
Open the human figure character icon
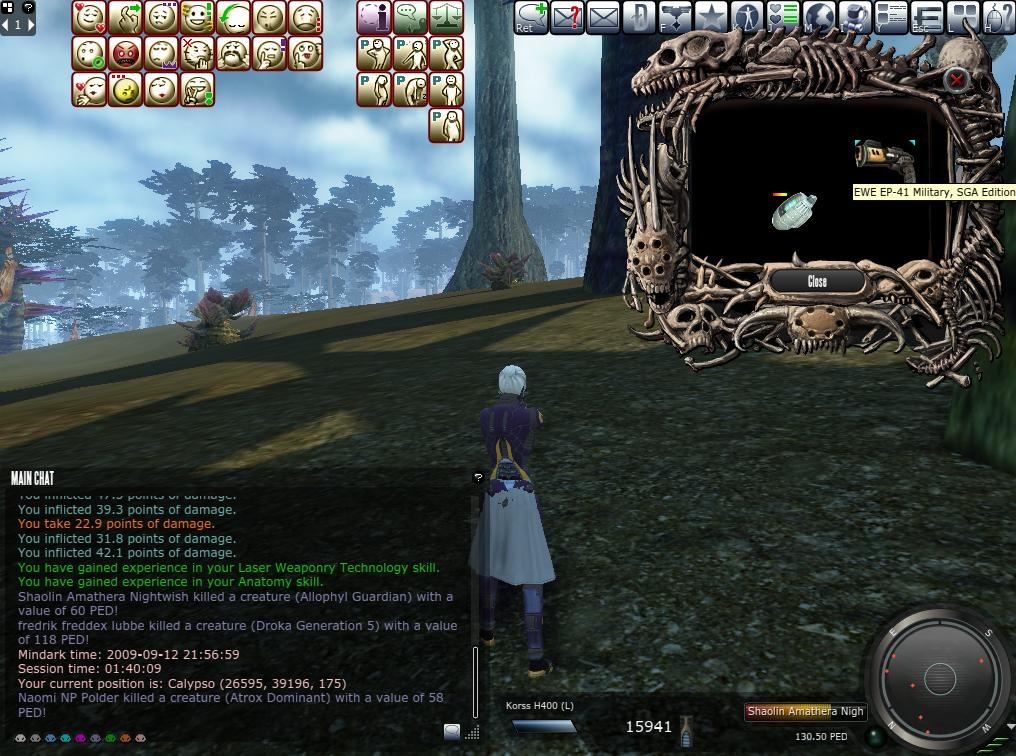(747, 17)
